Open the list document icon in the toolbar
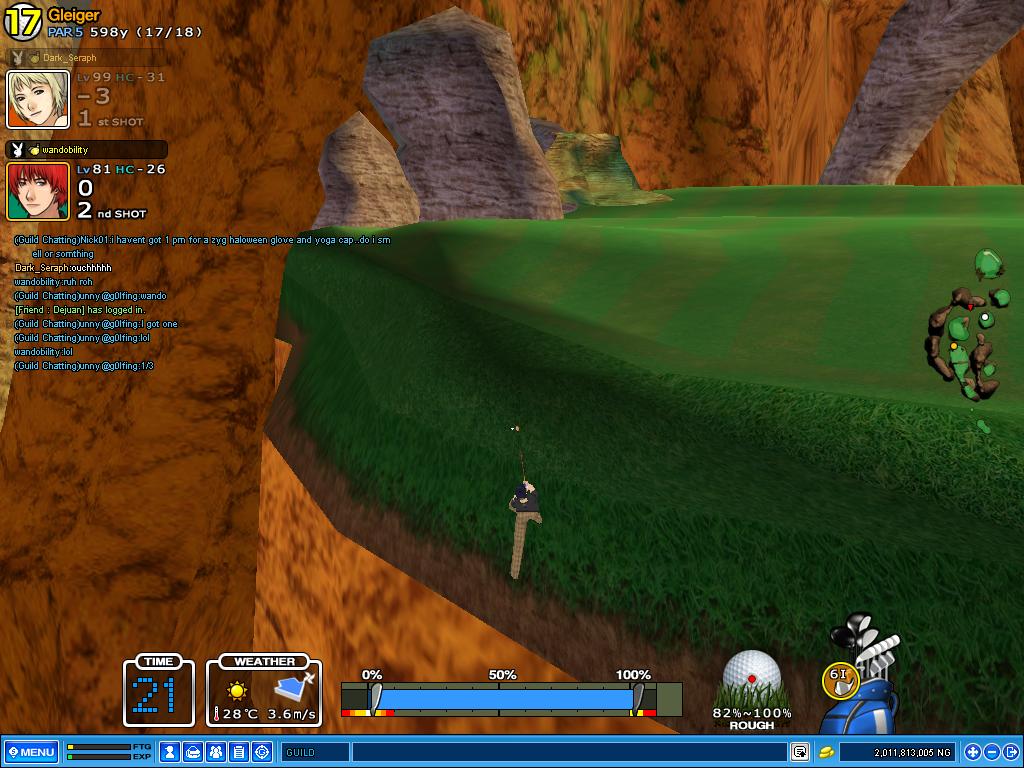Viewport: 1024px width, 768px height. [239, 752]
